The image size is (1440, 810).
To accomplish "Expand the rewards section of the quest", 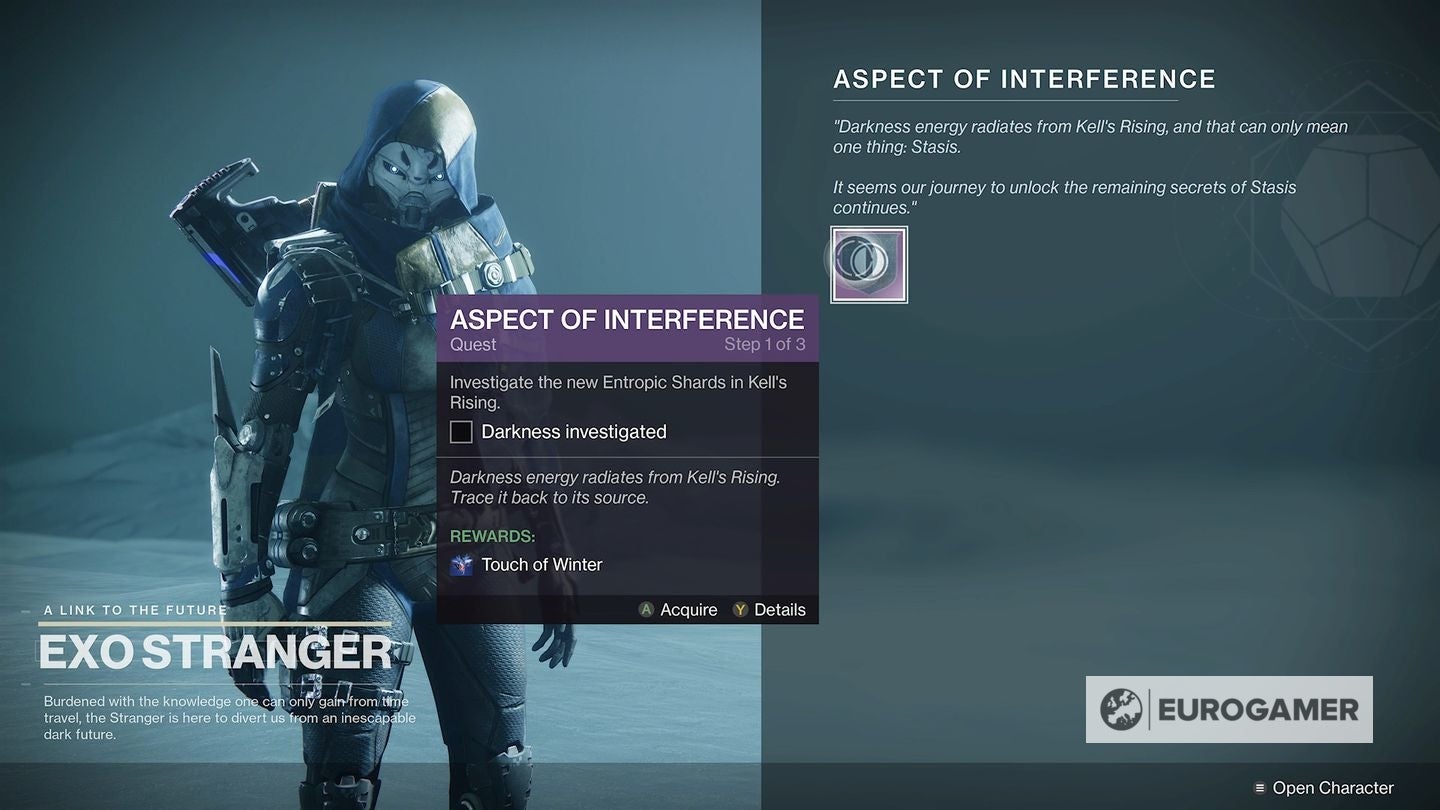I will click(x=492, y=536).
